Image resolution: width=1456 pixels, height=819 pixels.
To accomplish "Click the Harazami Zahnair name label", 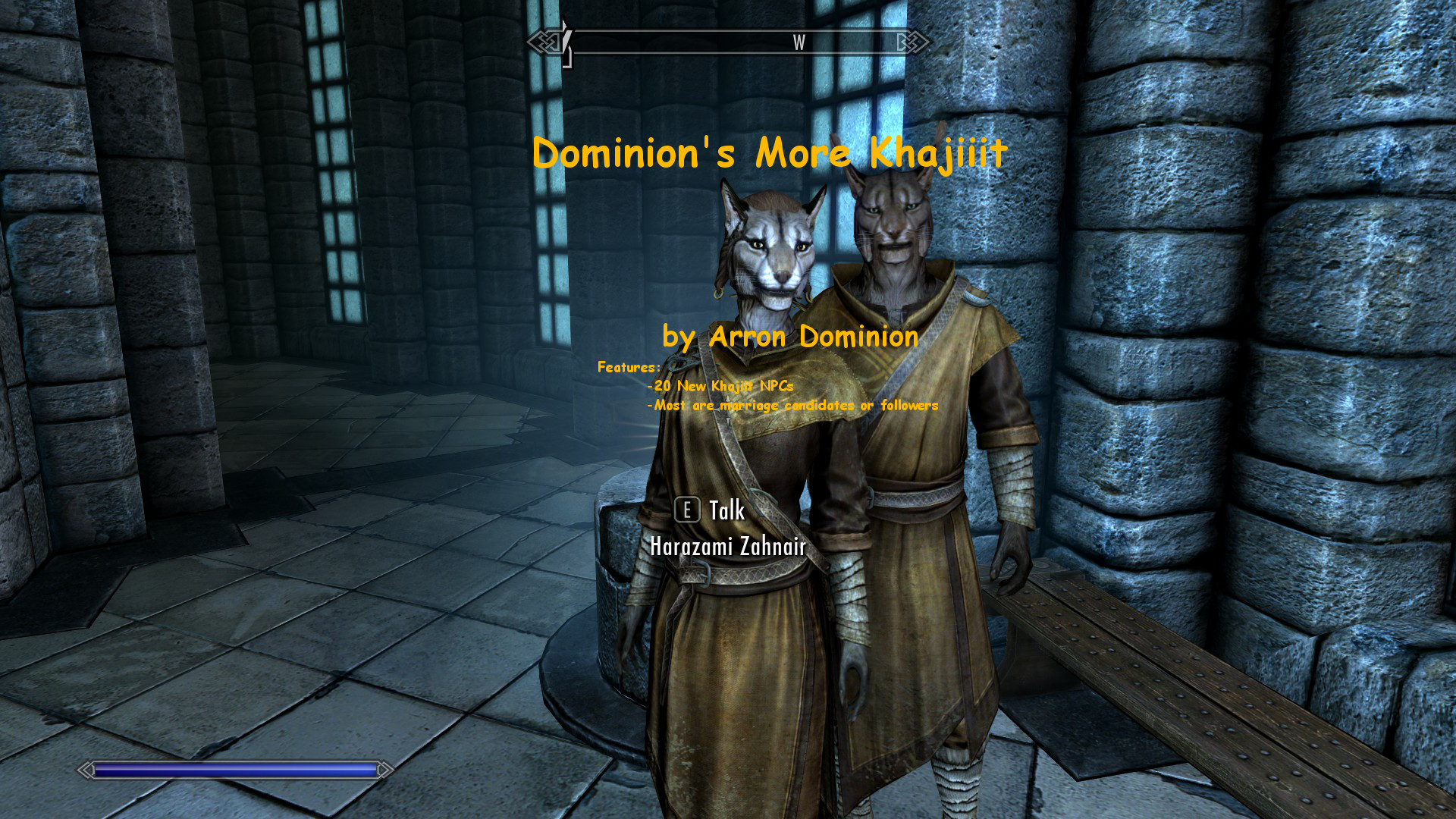I will click(x=727, y=544).
